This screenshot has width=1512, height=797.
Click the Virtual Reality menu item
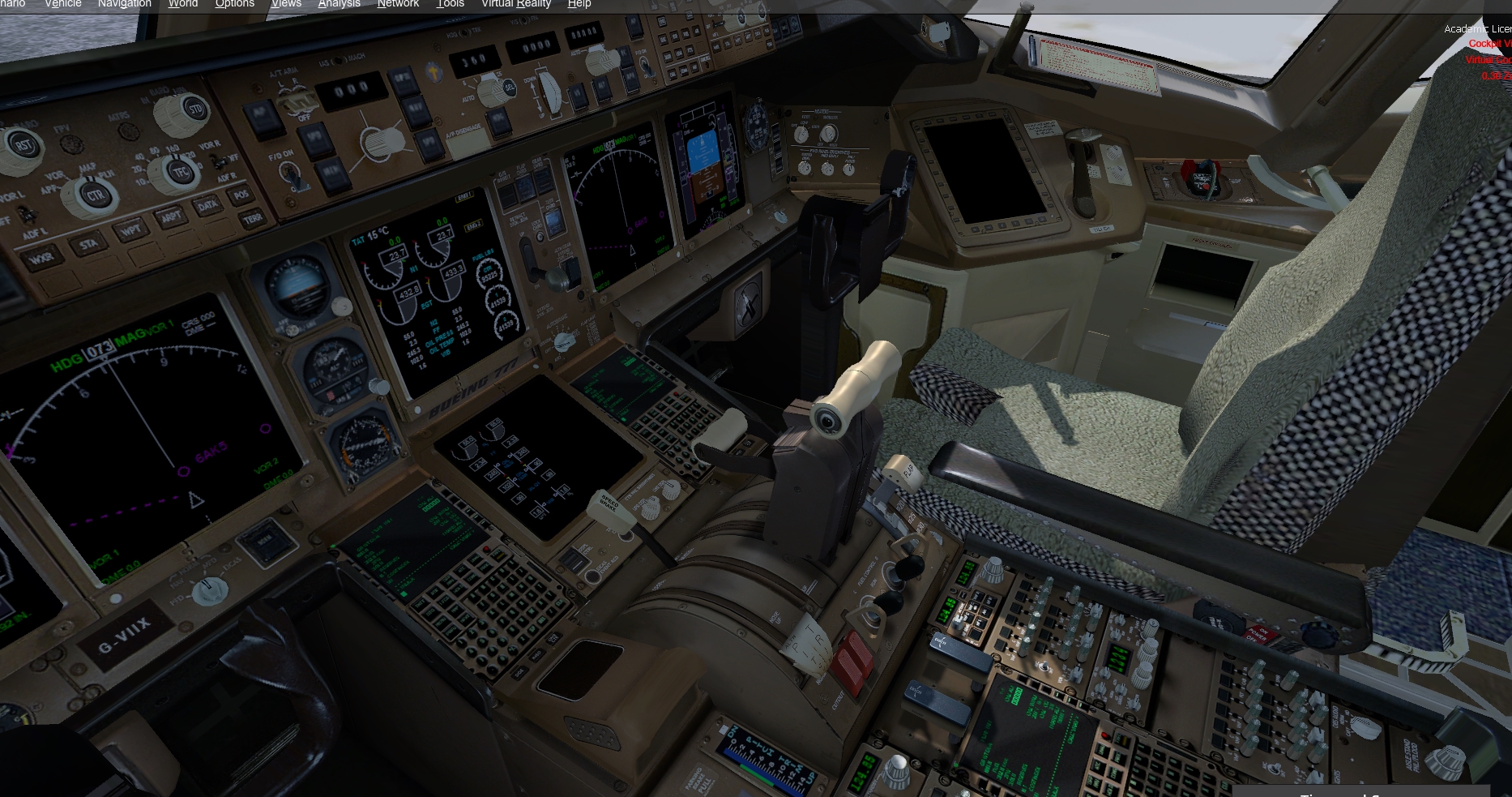516,4
